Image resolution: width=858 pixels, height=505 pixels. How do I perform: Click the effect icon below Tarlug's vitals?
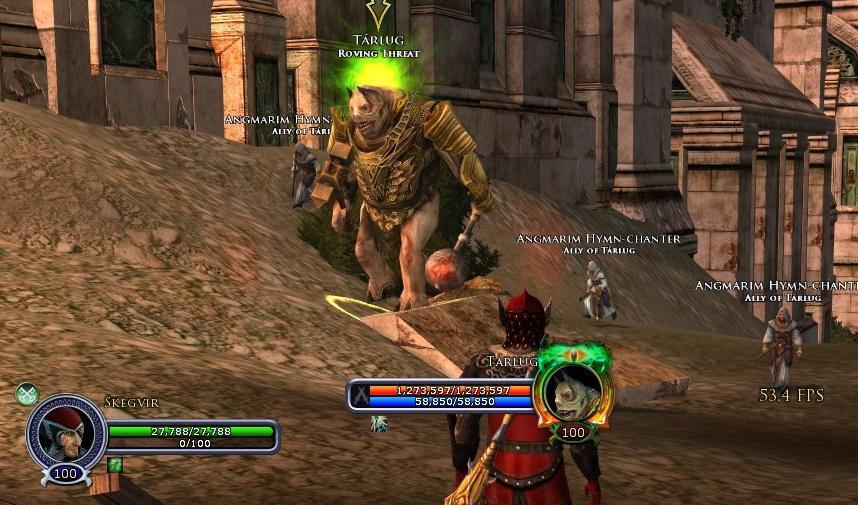(380, 423)
